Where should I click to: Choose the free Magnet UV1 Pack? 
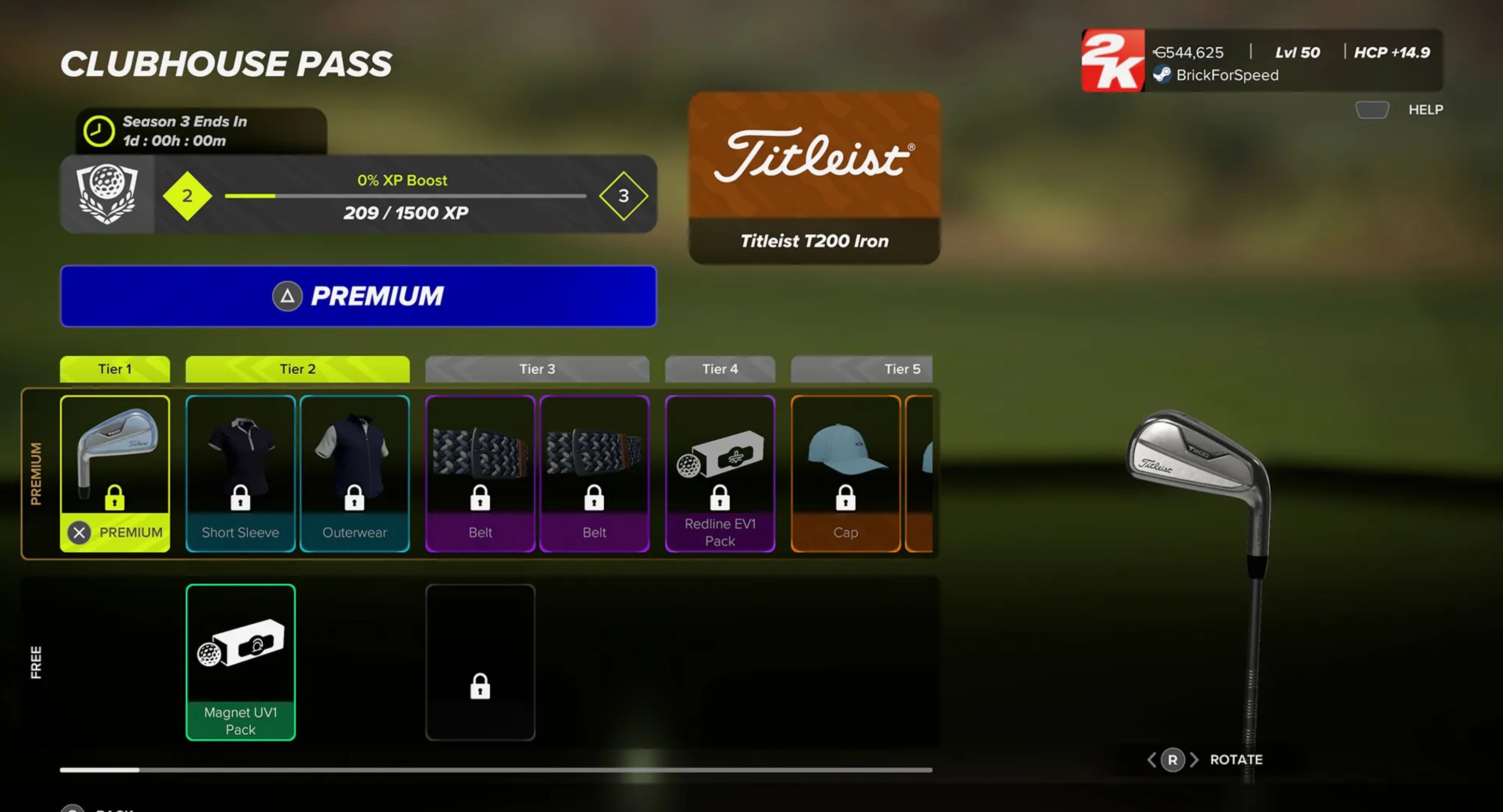(x=241, y=662)
